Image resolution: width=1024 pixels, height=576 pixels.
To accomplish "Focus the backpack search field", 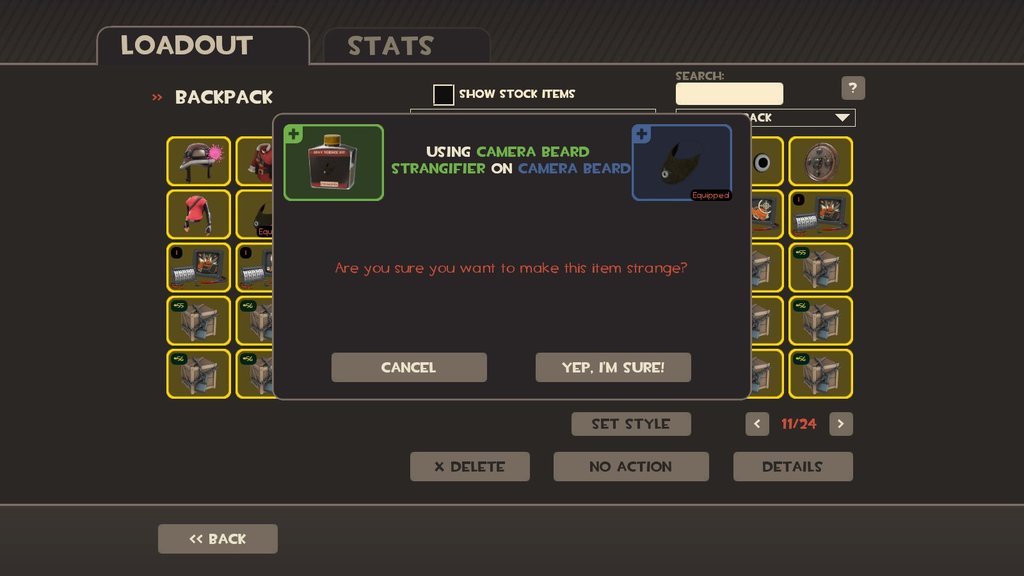I will (729, 94).
